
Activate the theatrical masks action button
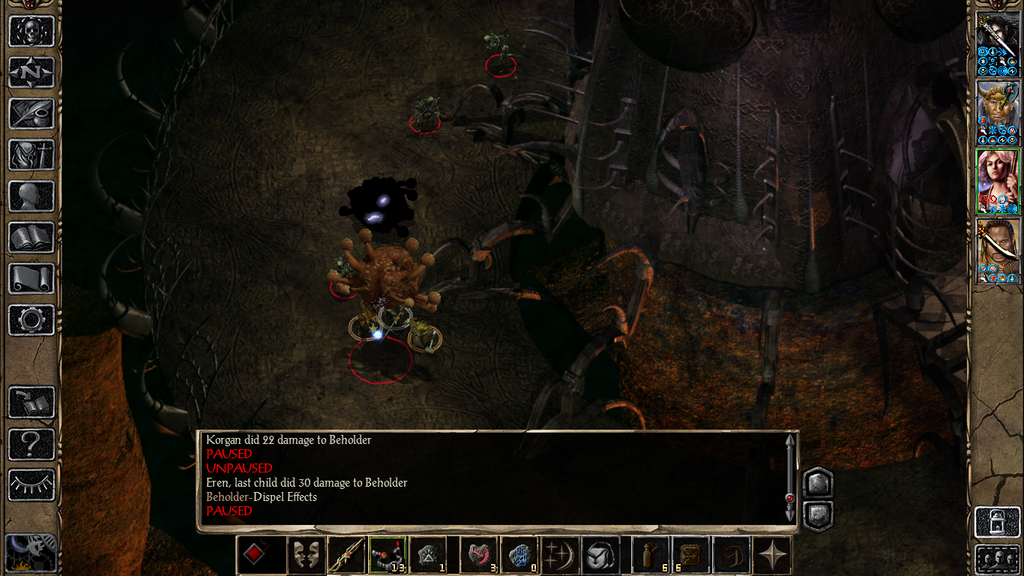tap(306, 555)
